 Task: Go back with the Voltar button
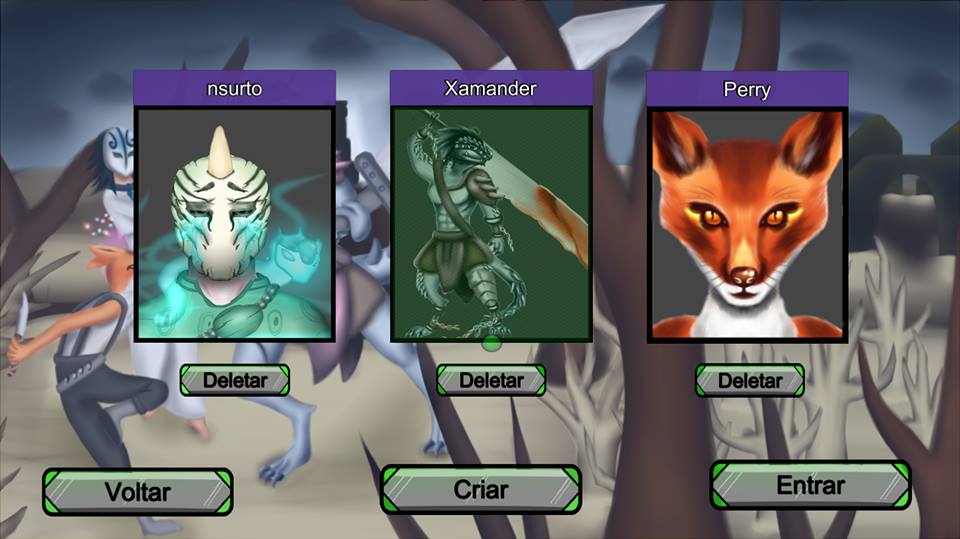(137, 492)
